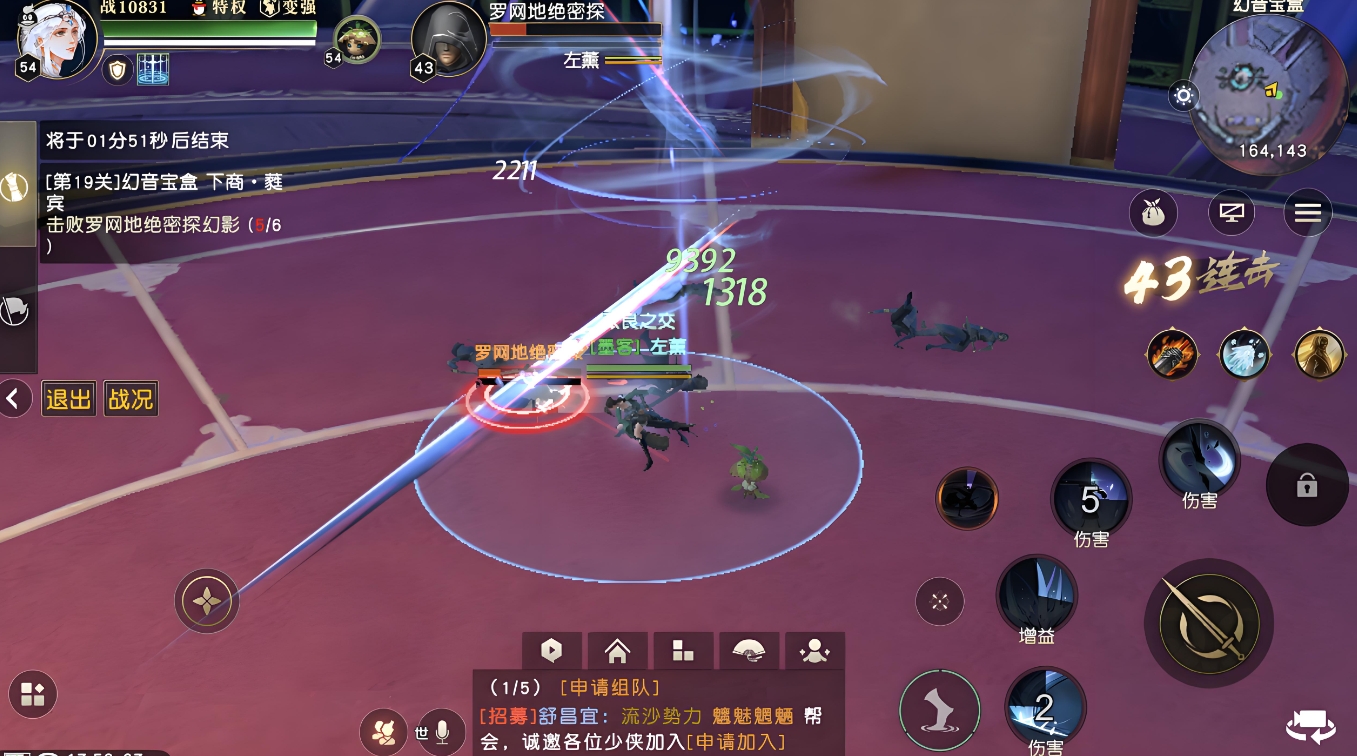Switch to the sparkling person chat tab

[x=814, y=649]
